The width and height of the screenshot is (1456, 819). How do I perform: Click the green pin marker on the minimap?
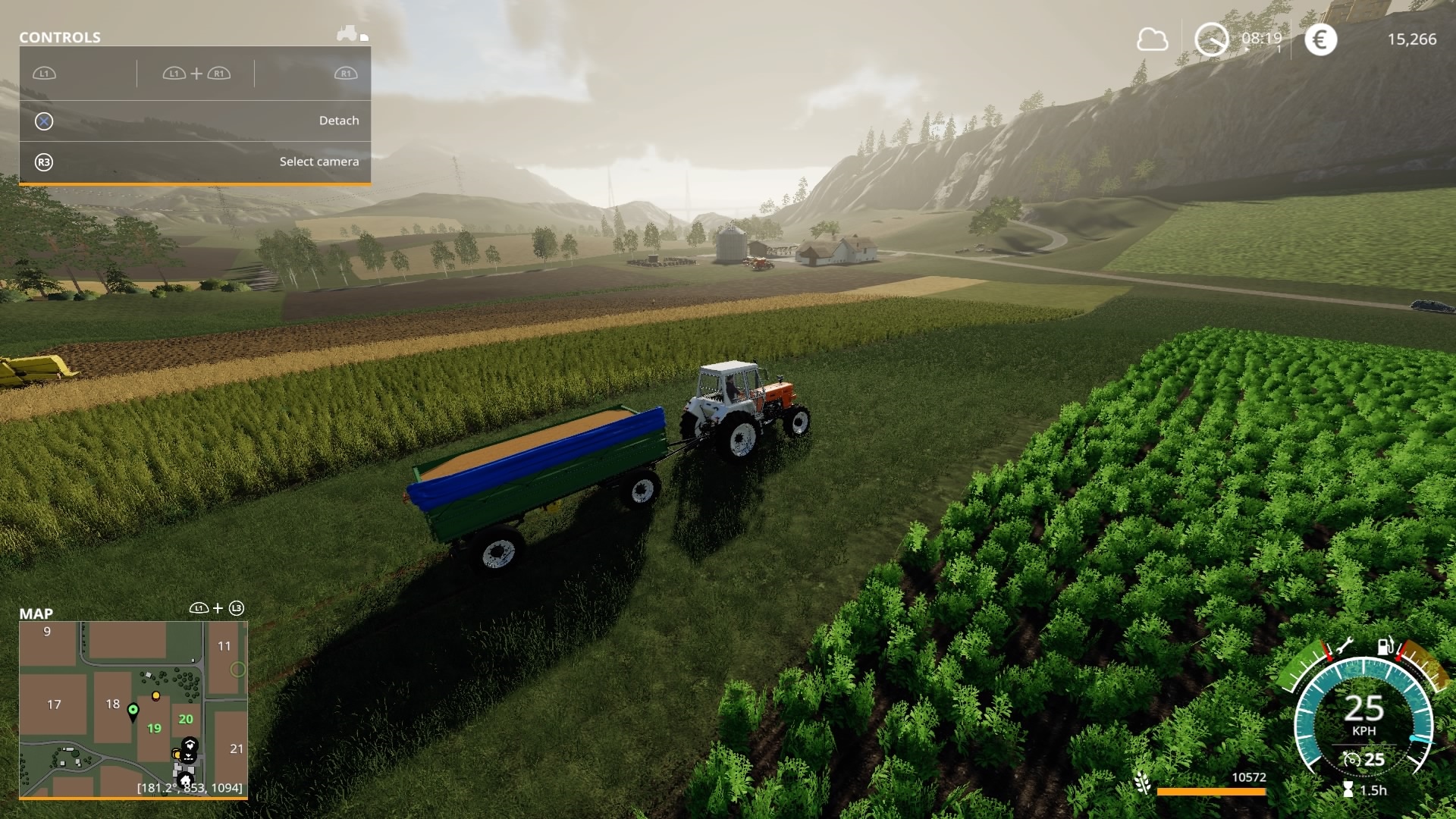click(133, 711)
